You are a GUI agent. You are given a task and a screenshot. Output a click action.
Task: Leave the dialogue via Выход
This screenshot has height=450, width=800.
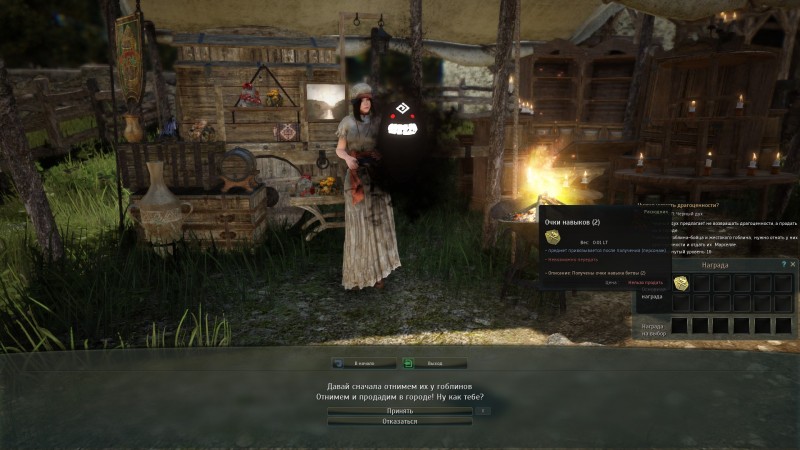click(x=434, y=364)
